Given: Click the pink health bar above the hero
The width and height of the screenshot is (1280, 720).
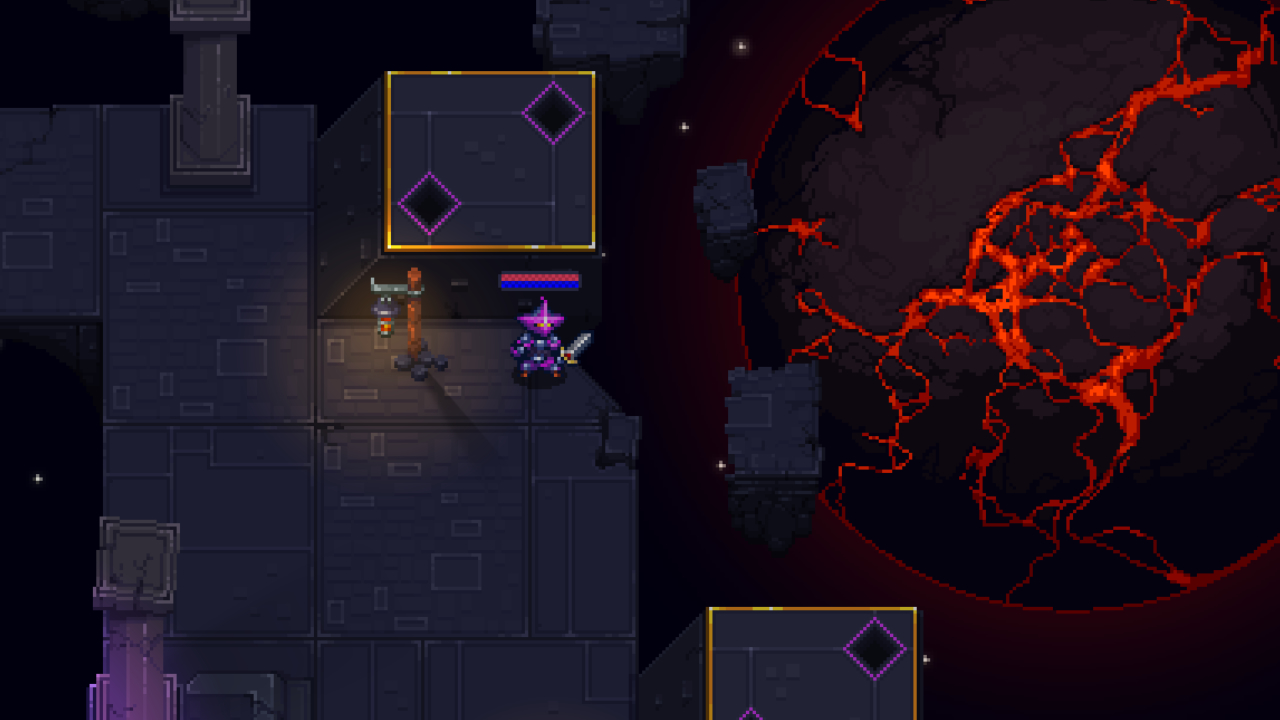Looking at the screenshot, I should pos(540,277).
